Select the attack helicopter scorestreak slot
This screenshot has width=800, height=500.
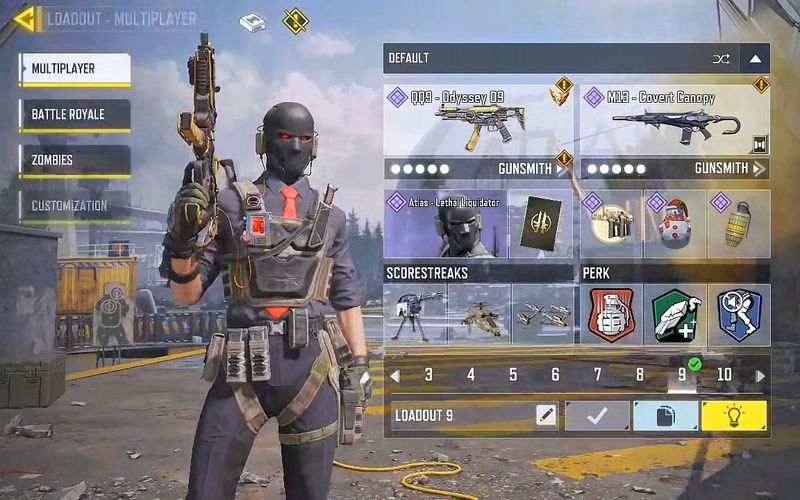tap(478, 314)
